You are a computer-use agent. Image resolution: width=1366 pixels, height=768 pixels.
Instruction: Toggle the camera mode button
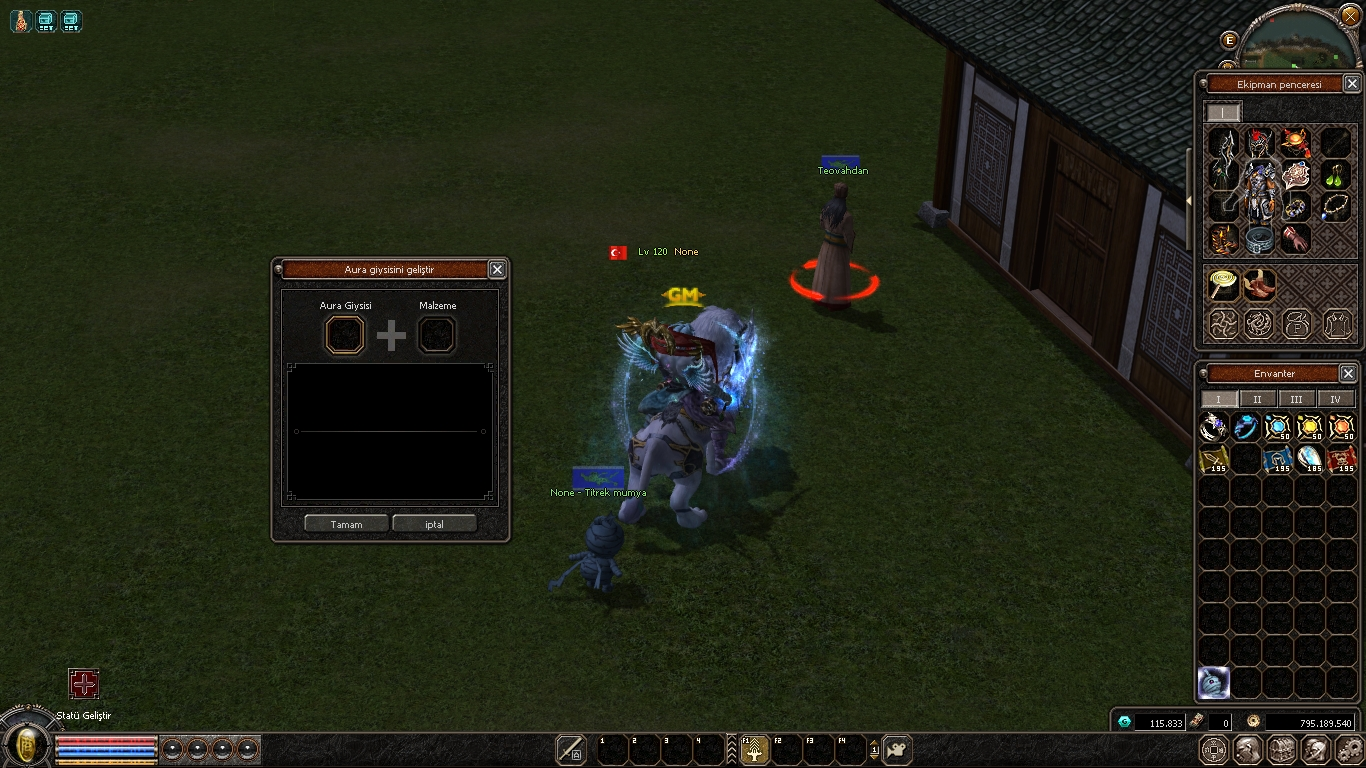tap(897, 749)
